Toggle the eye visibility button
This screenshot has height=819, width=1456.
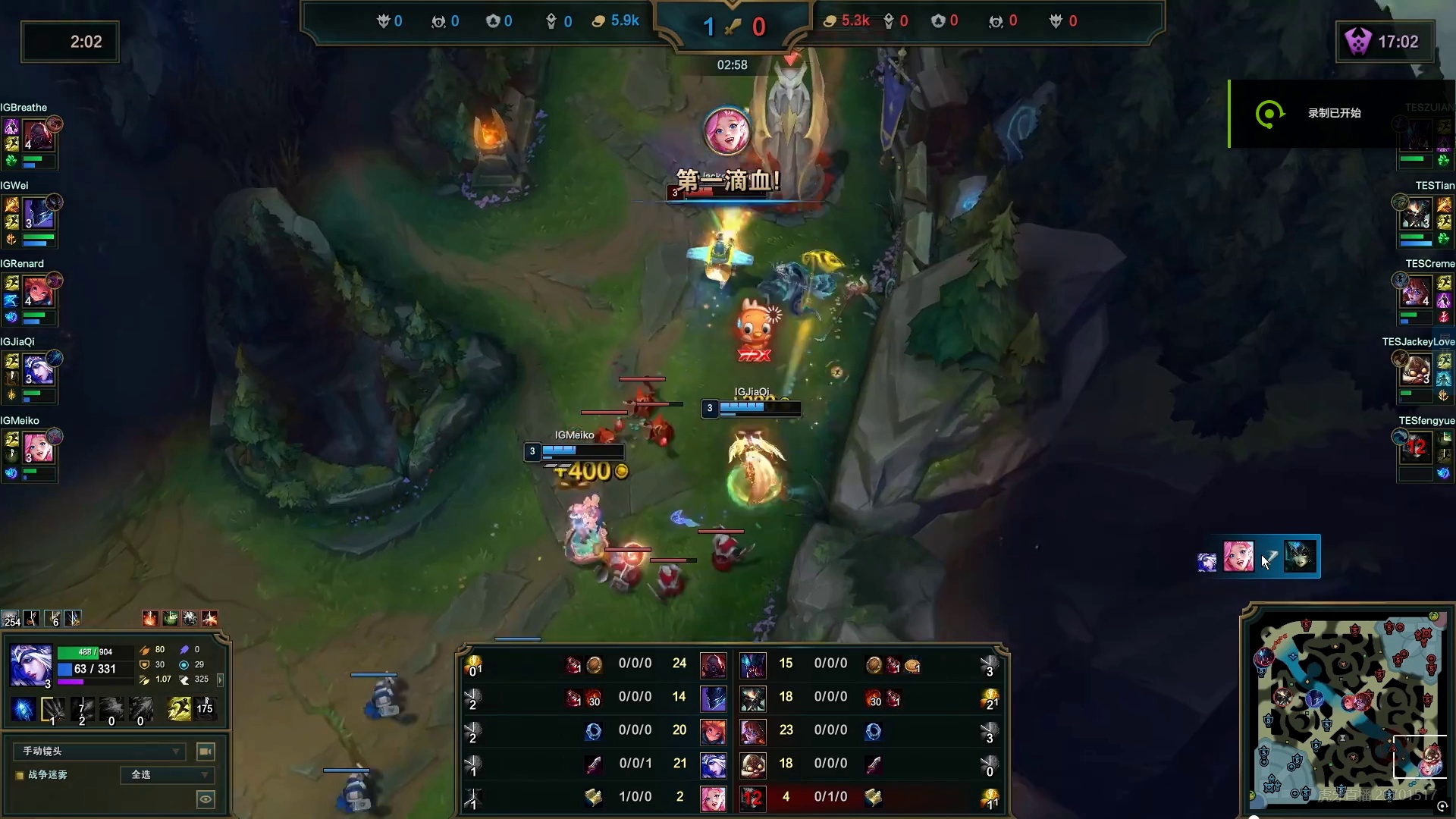tap(206, 799)
